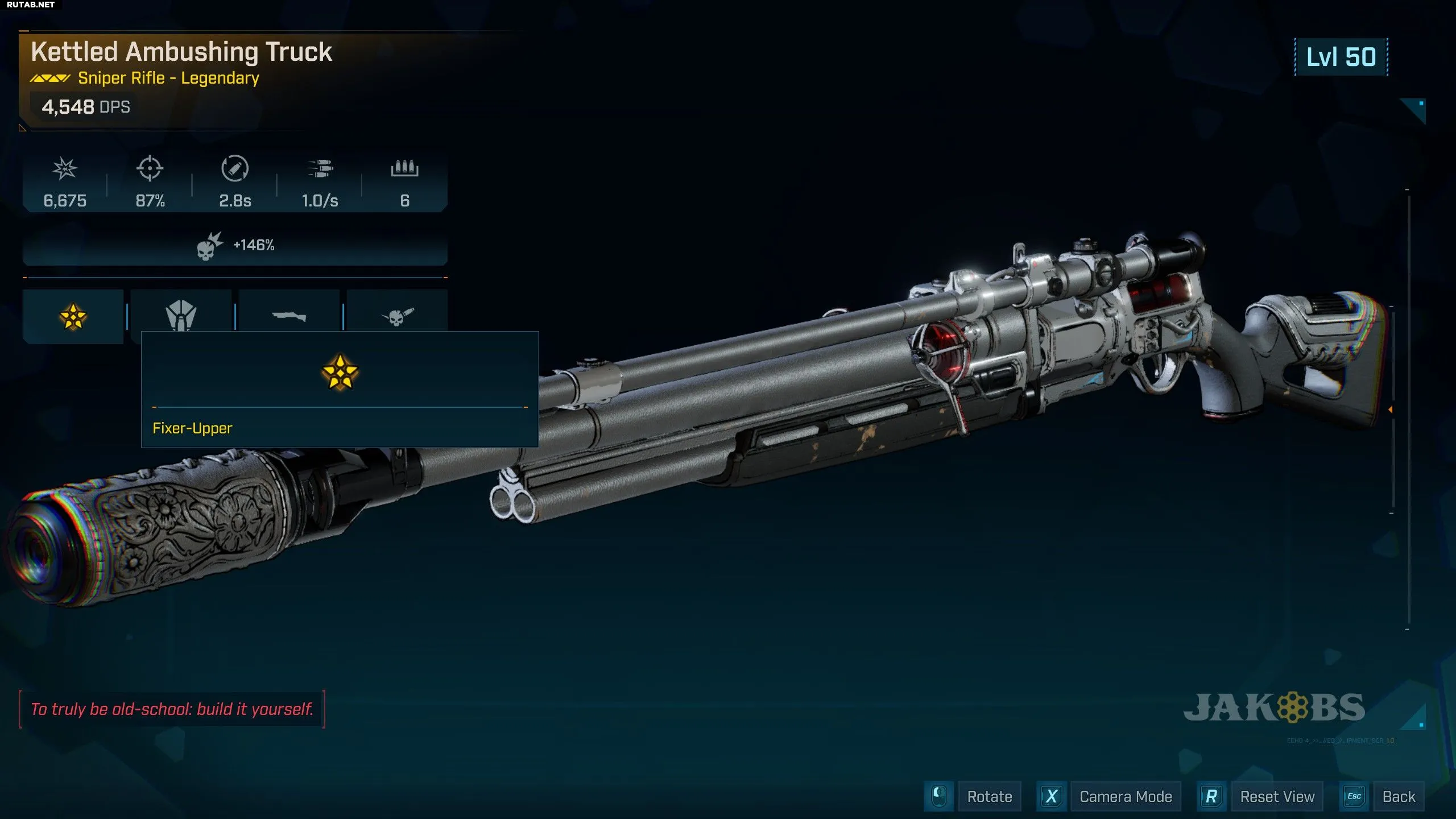This screenshot has height=819, width=1456.
Task: Open the armored crest part tab
Action: (181, 313)
